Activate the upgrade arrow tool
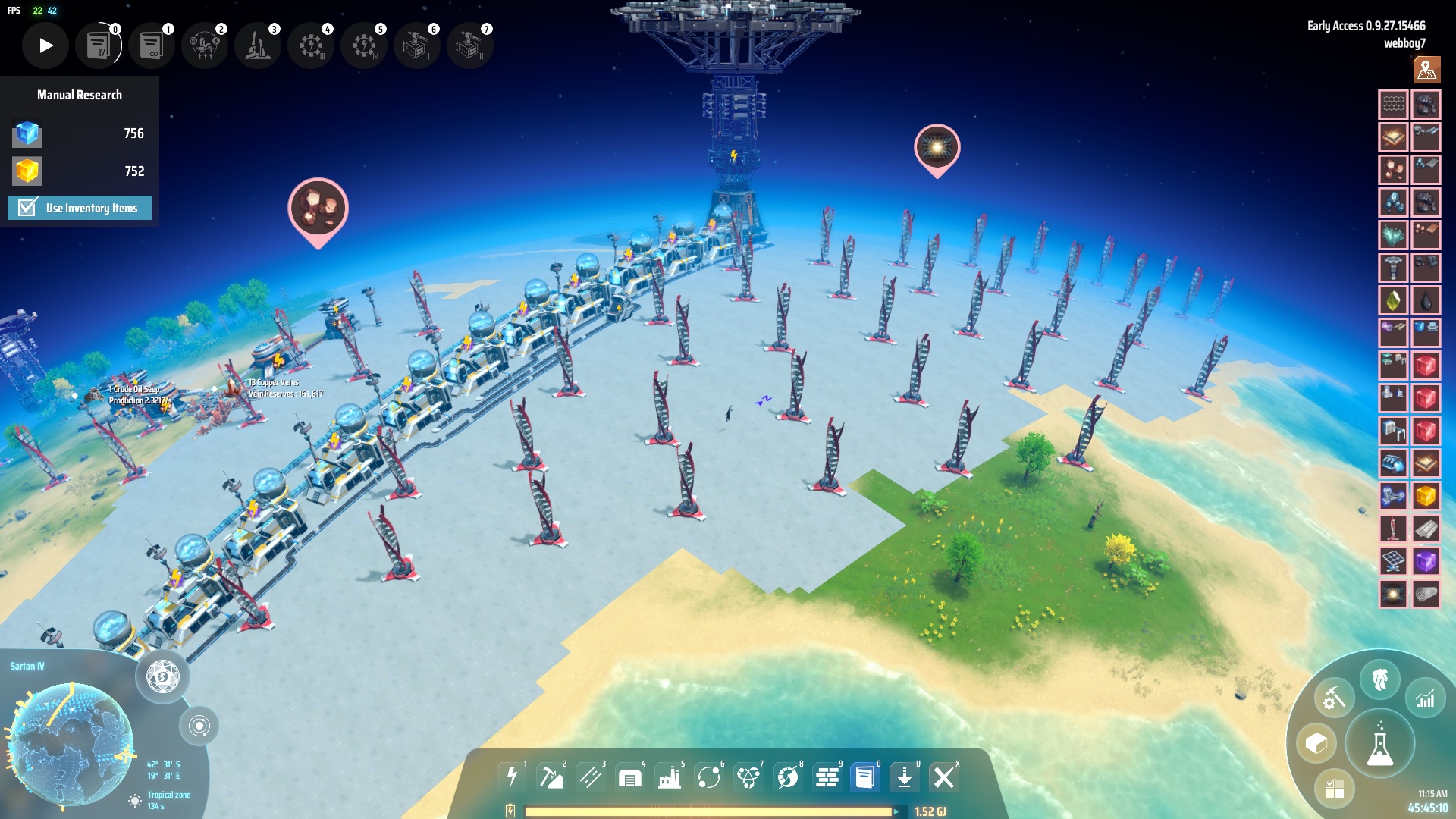This screenshot has width=1456, height=819. tap(904, 777)
